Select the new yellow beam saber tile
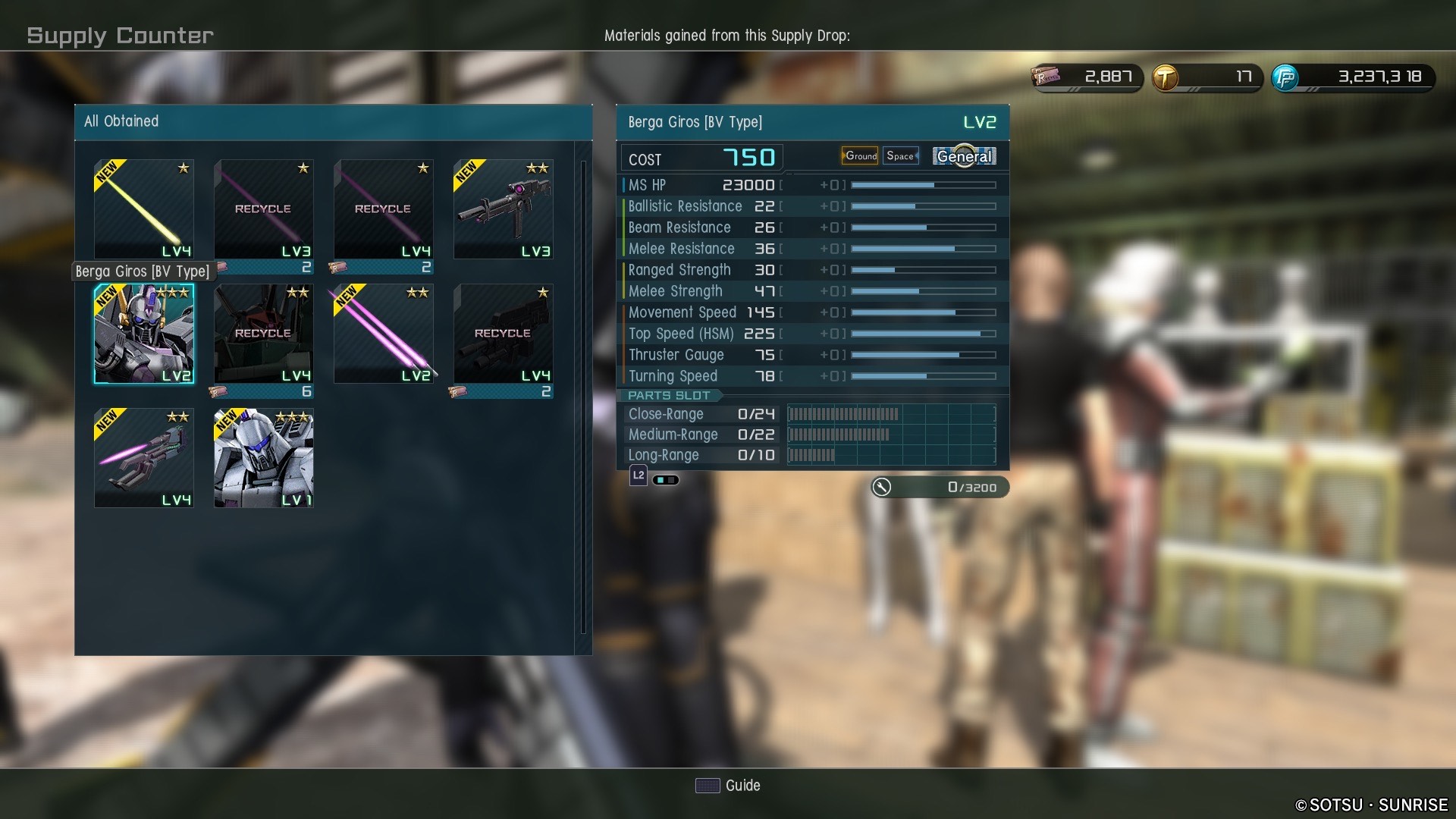 [x=143, y=209]
